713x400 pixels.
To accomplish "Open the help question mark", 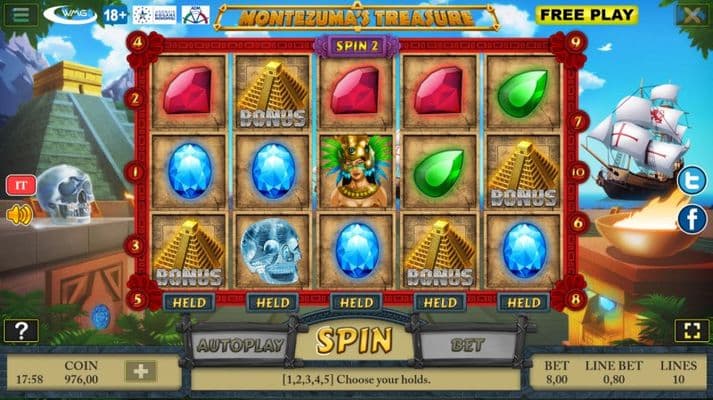I will [x=21, y=330].
